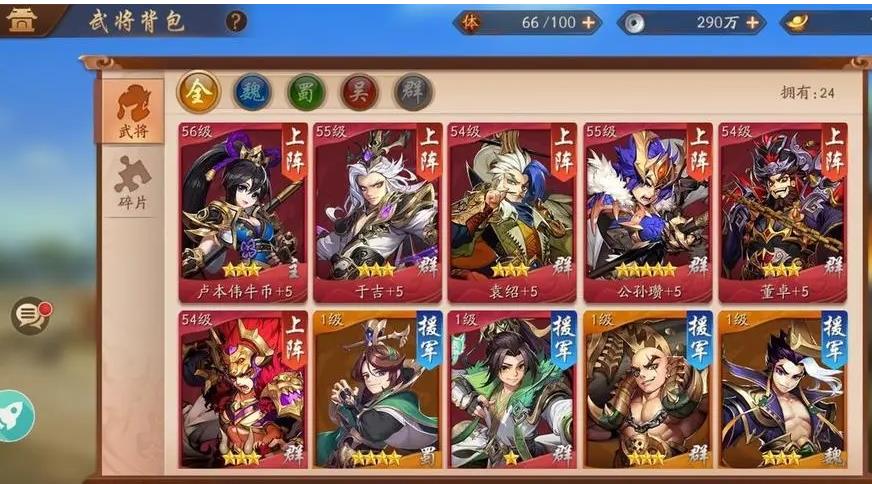
Task: Select the level 54 red-armored hero card
Action: [243, 390]
